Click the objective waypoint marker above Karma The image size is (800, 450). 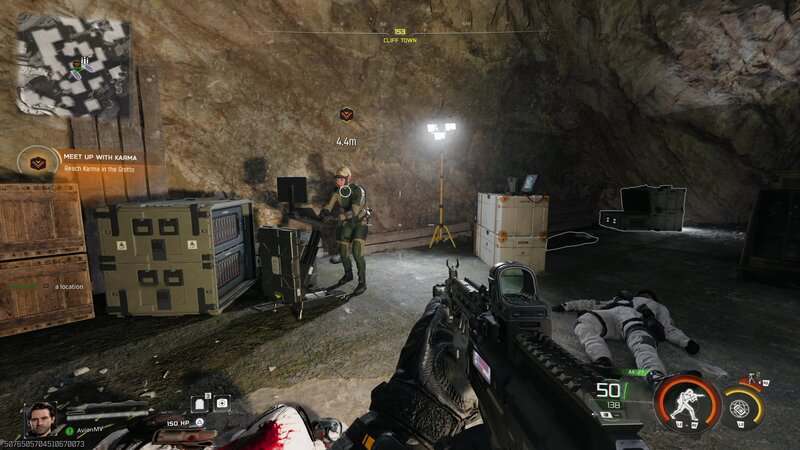tap(346, 115)
